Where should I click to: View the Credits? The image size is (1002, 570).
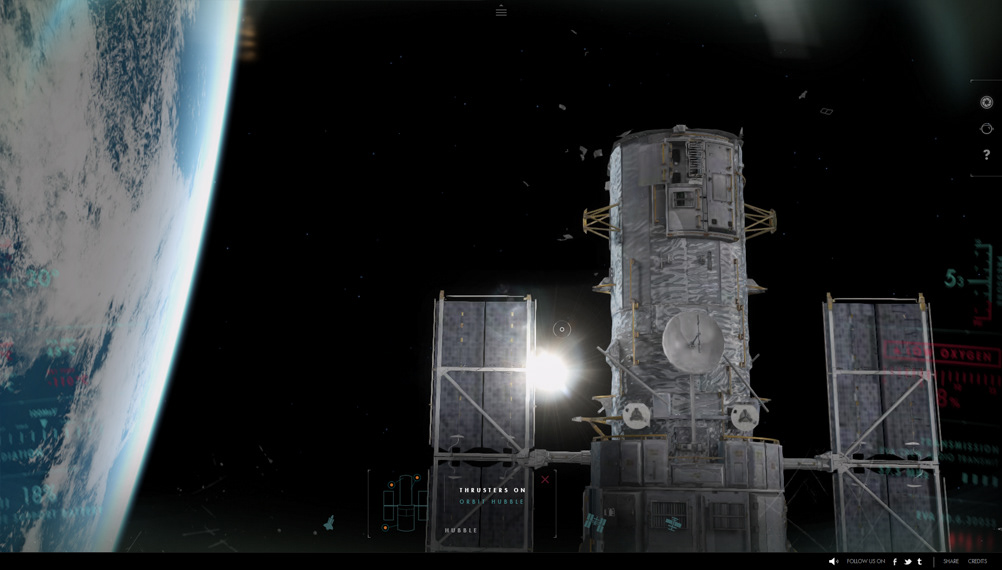tap(977, 562)
